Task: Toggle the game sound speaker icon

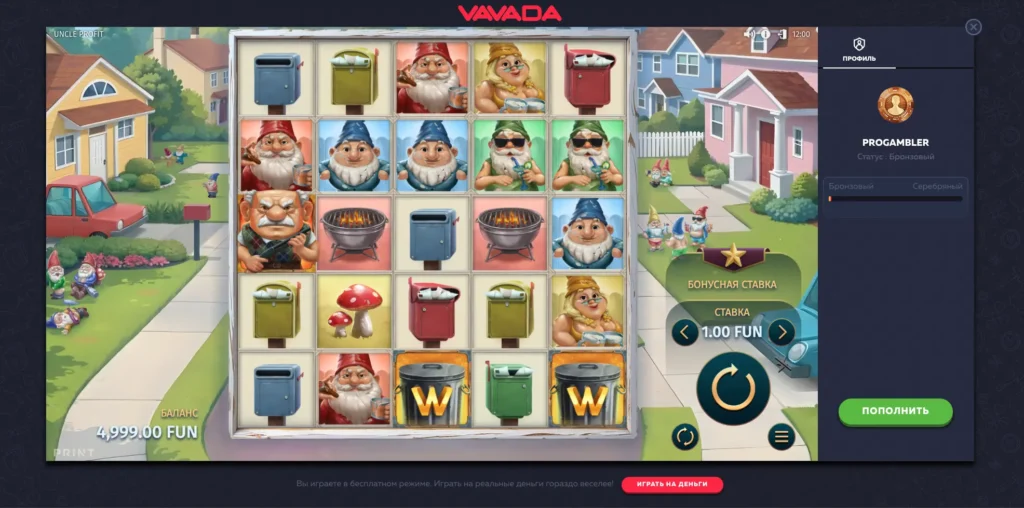Action: pos(749,34)
